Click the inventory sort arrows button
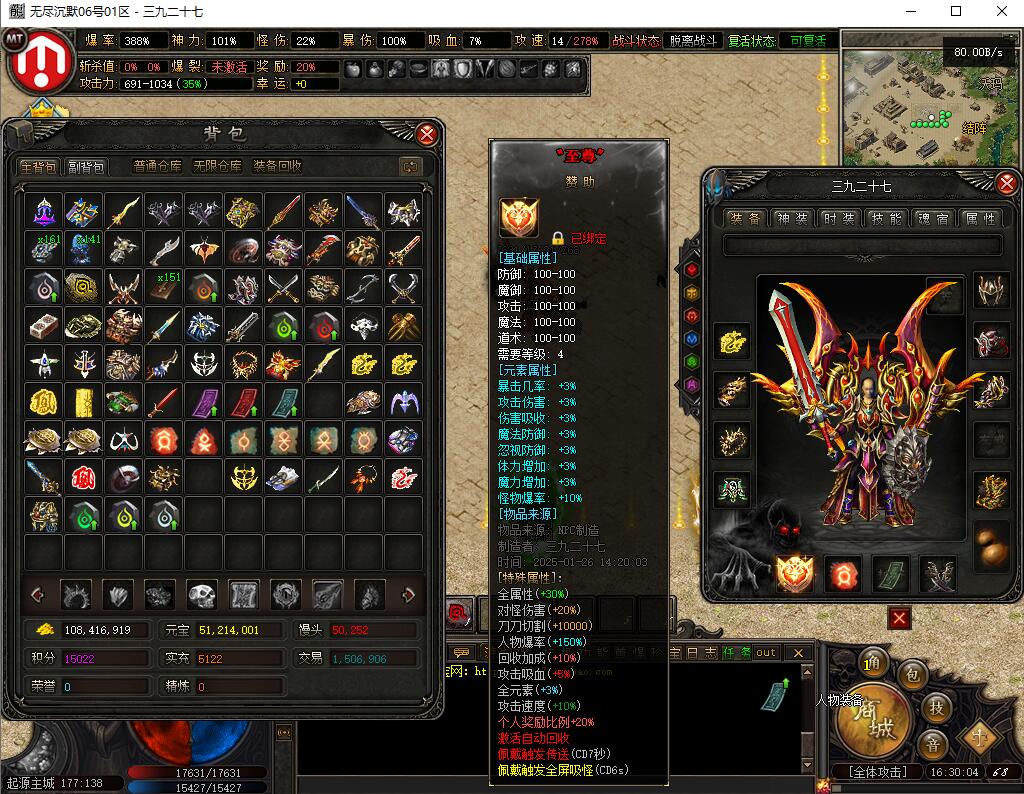The image size is (1024, 794). tap(410, 167)
